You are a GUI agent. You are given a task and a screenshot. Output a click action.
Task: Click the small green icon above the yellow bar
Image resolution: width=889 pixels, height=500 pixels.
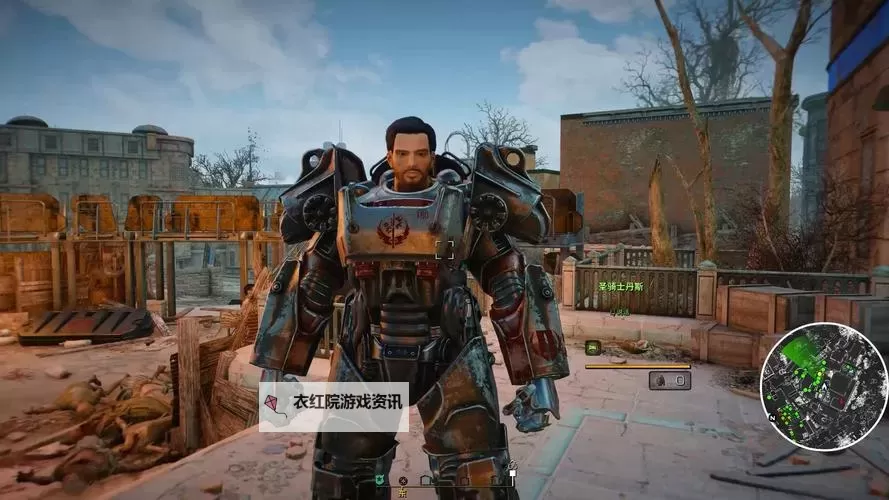593,347
